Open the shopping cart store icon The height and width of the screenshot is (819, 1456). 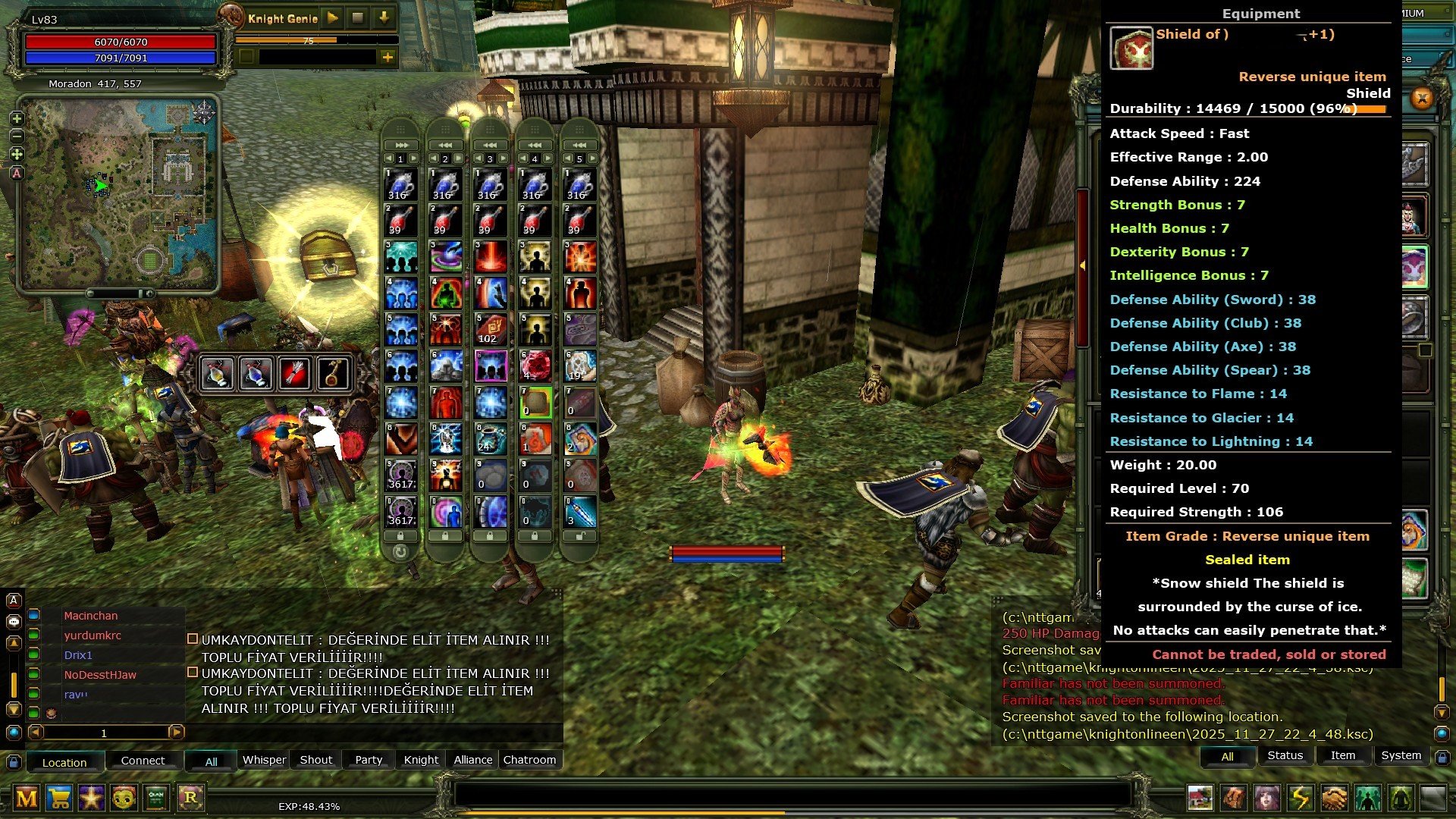[59, 798]
